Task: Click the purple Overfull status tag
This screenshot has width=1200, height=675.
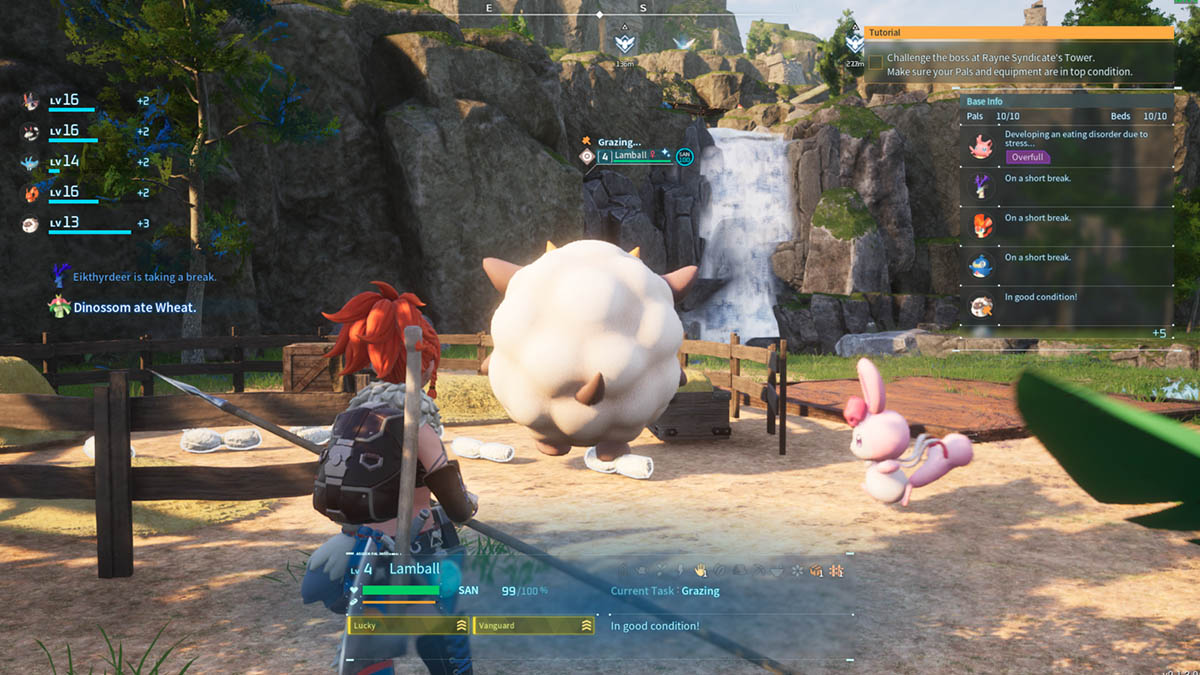Action: (x=1027, y=157)
